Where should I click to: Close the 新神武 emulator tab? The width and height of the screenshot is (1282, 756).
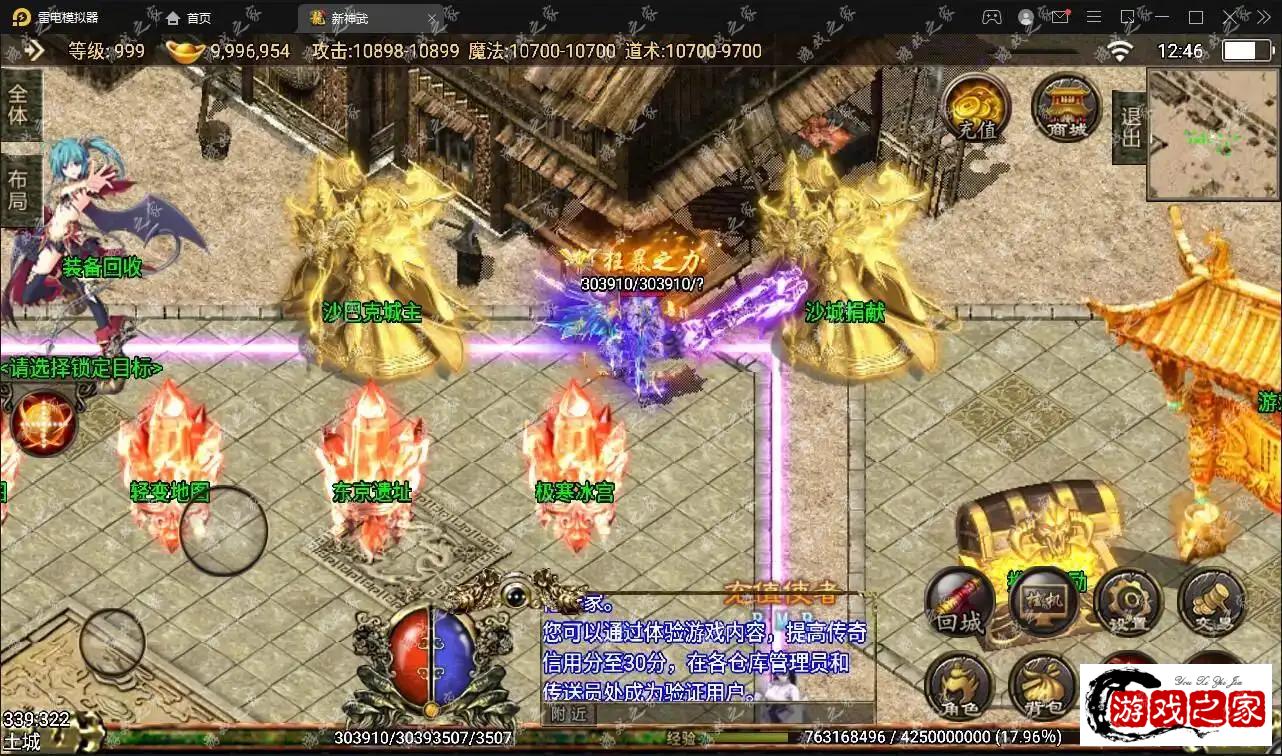click(433, 18)
